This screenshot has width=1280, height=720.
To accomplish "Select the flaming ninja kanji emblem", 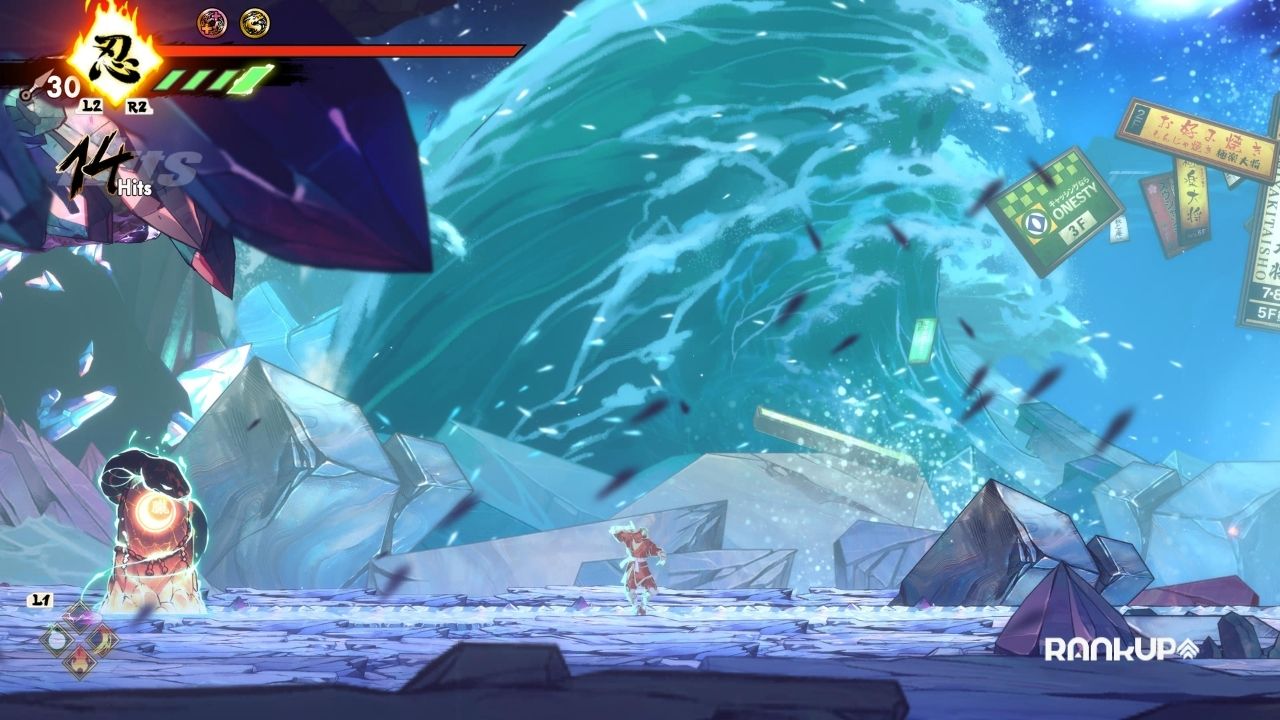I will 112,55.
